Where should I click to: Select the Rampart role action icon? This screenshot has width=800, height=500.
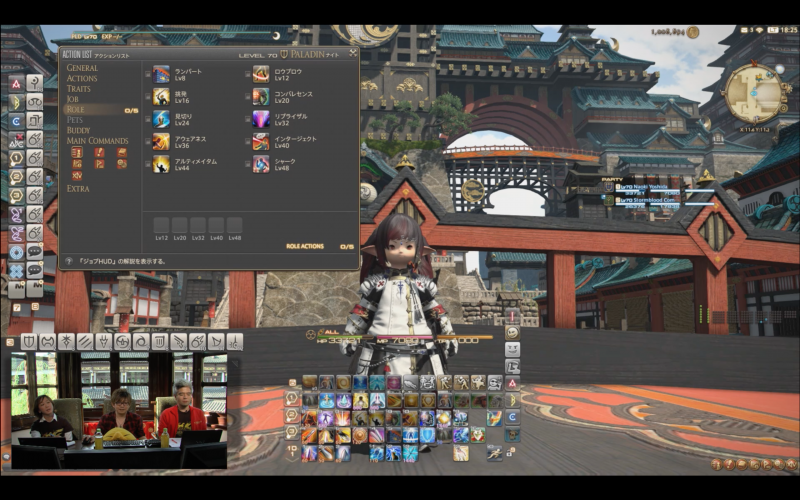(x=161, y=73)
